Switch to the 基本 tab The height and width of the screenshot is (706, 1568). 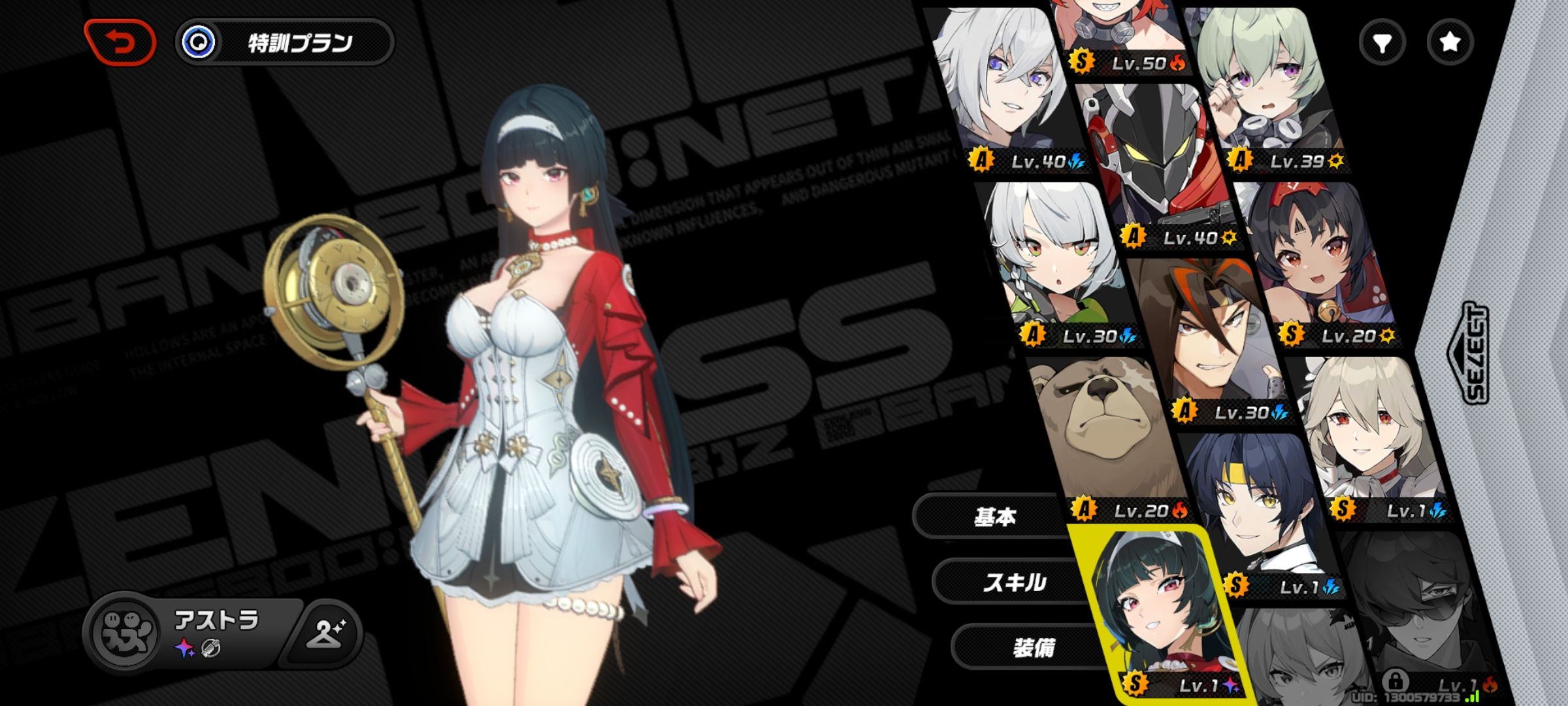point(994,517)
